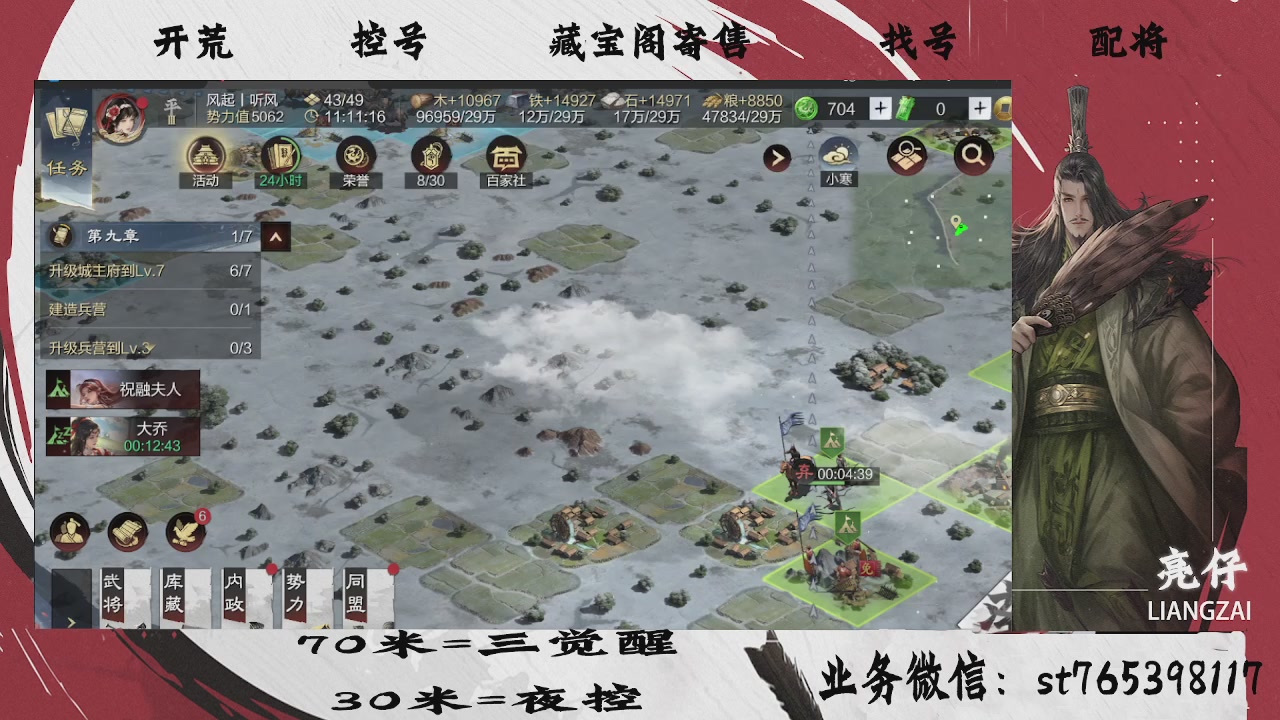This screenshot has height=720, width=1280.
Task: Open the magnifier search tool
Action: point(971,157)
